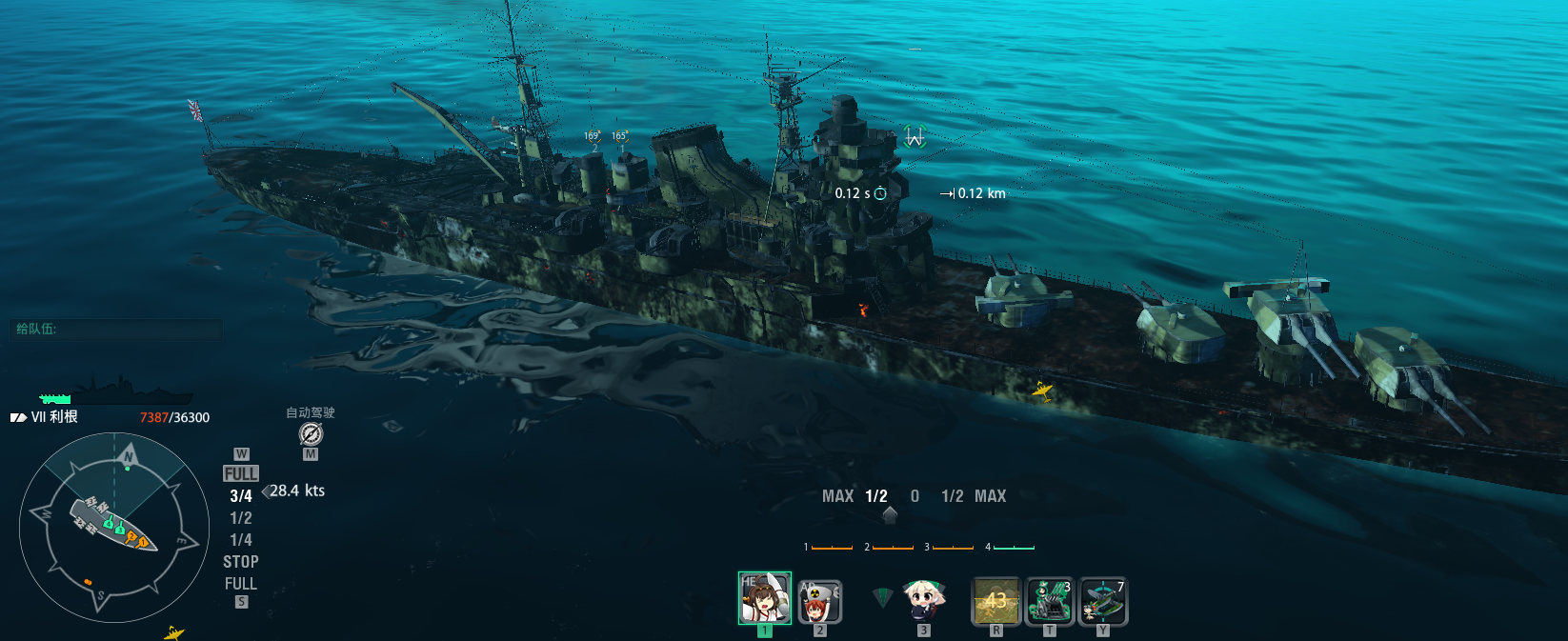
Task: Click the team chat input field
Action: pyautogui.click(x=116, y=330)
